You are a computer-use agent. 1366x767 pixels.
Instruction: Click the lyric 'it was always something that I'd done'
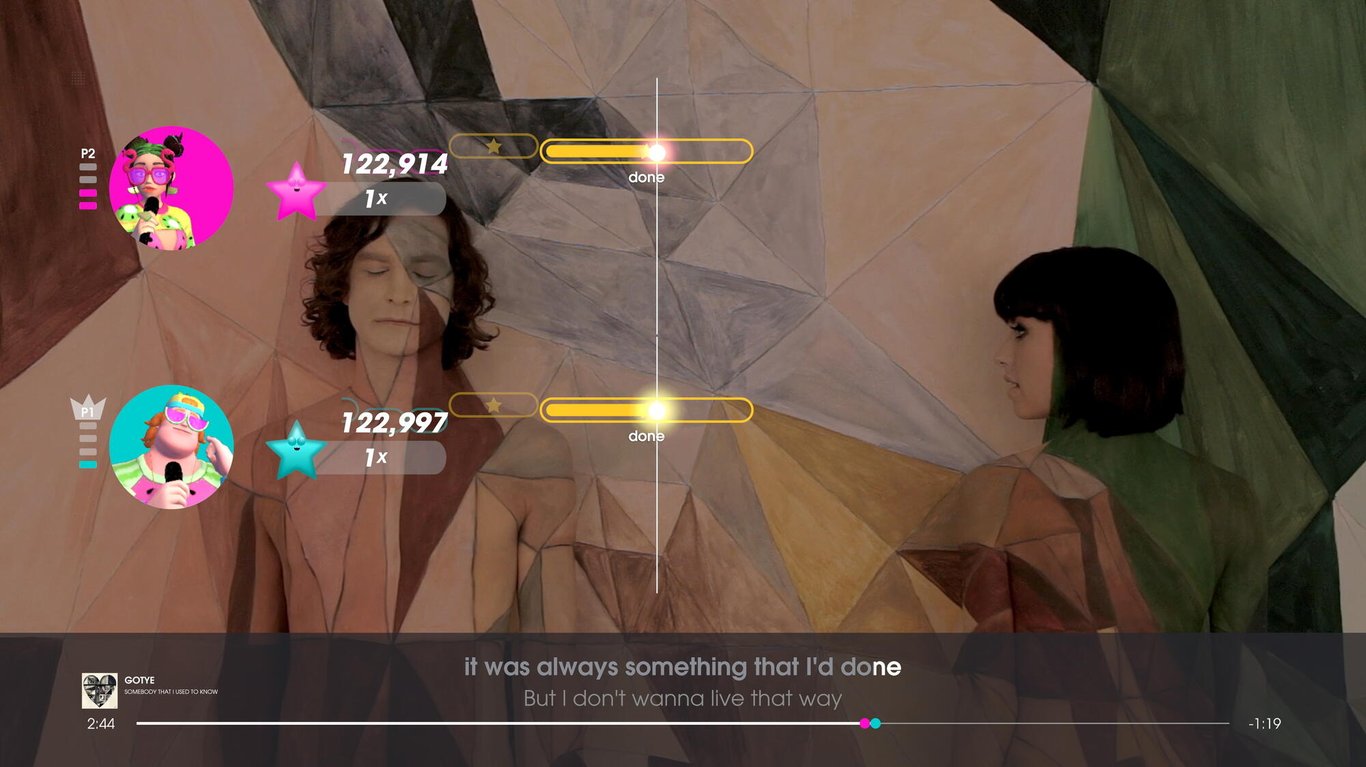click(x=683, y=666)
